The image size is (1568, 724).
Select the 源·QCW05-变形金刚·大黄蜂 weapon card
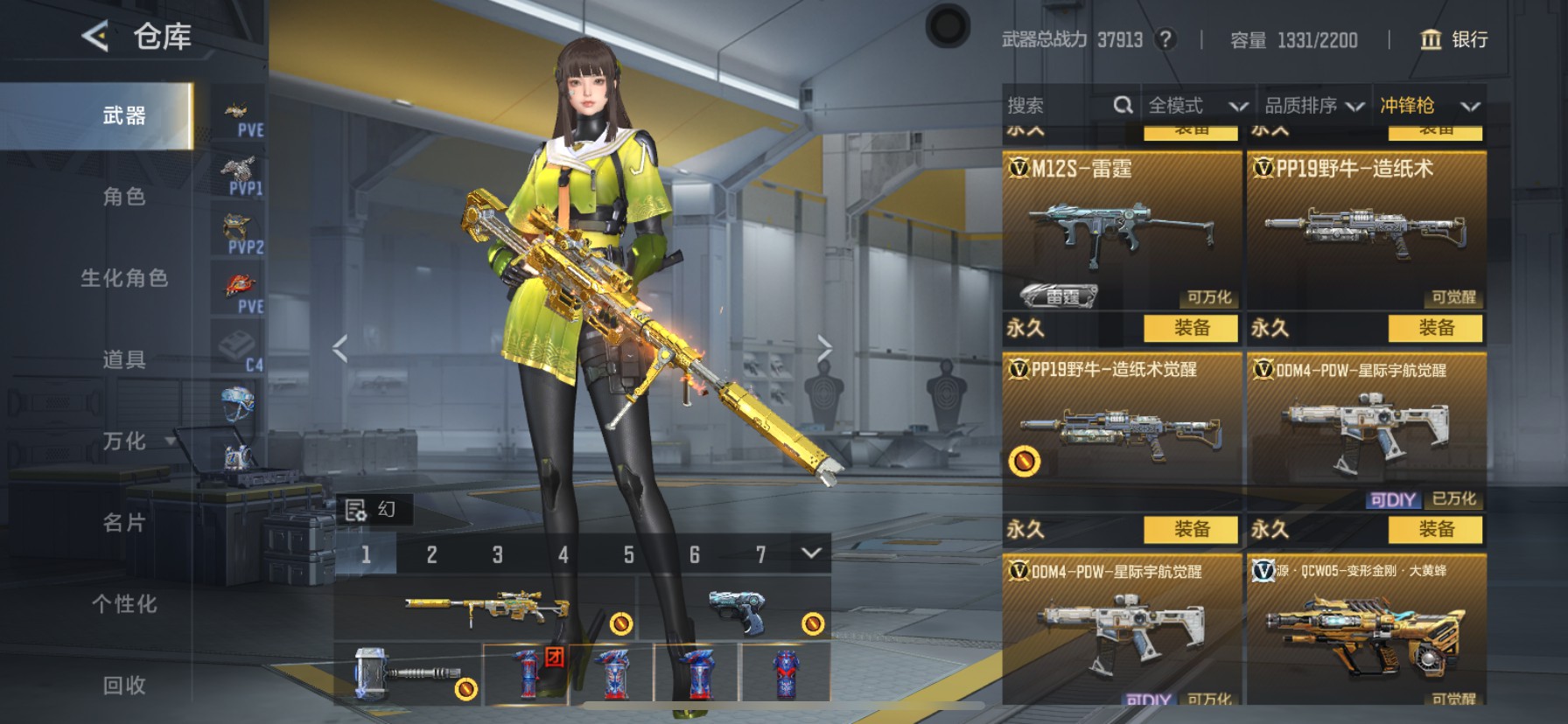(x=1365, y=630)
